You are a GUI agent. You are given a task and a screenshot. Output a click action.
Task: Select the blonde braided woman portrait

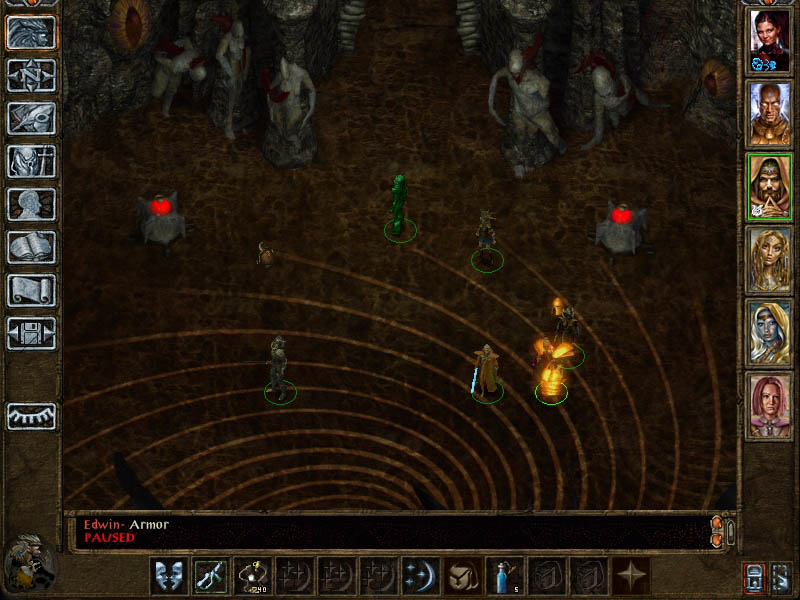click(x=770, y=260)
